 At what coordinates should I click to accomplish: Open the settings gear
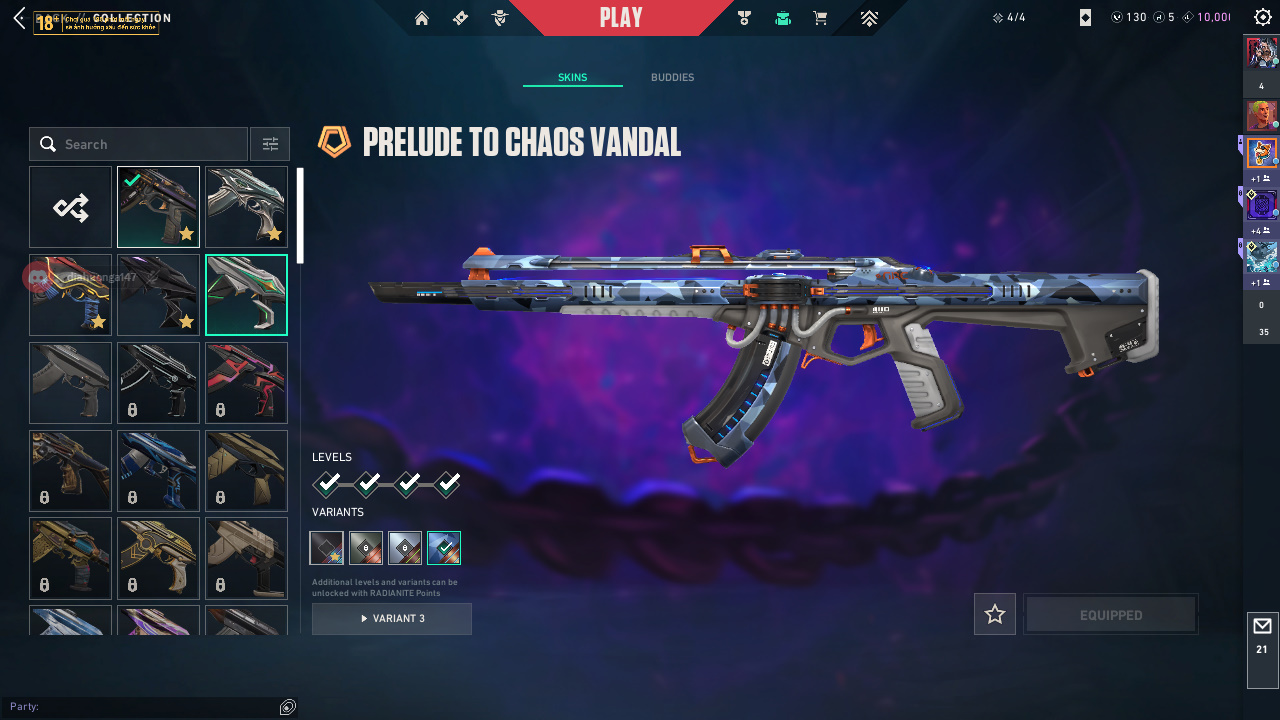coord(1262,18)
